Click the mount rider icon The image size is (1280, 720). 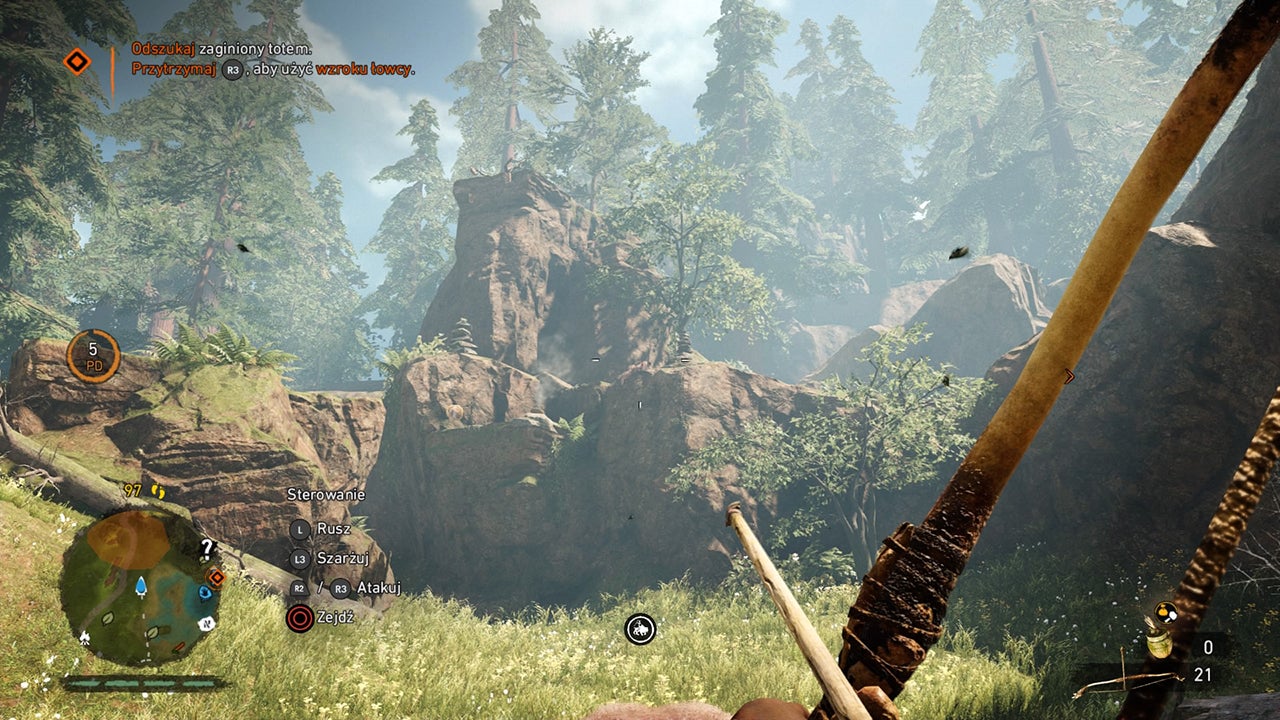pyautogui.click(x=640, y=629)
